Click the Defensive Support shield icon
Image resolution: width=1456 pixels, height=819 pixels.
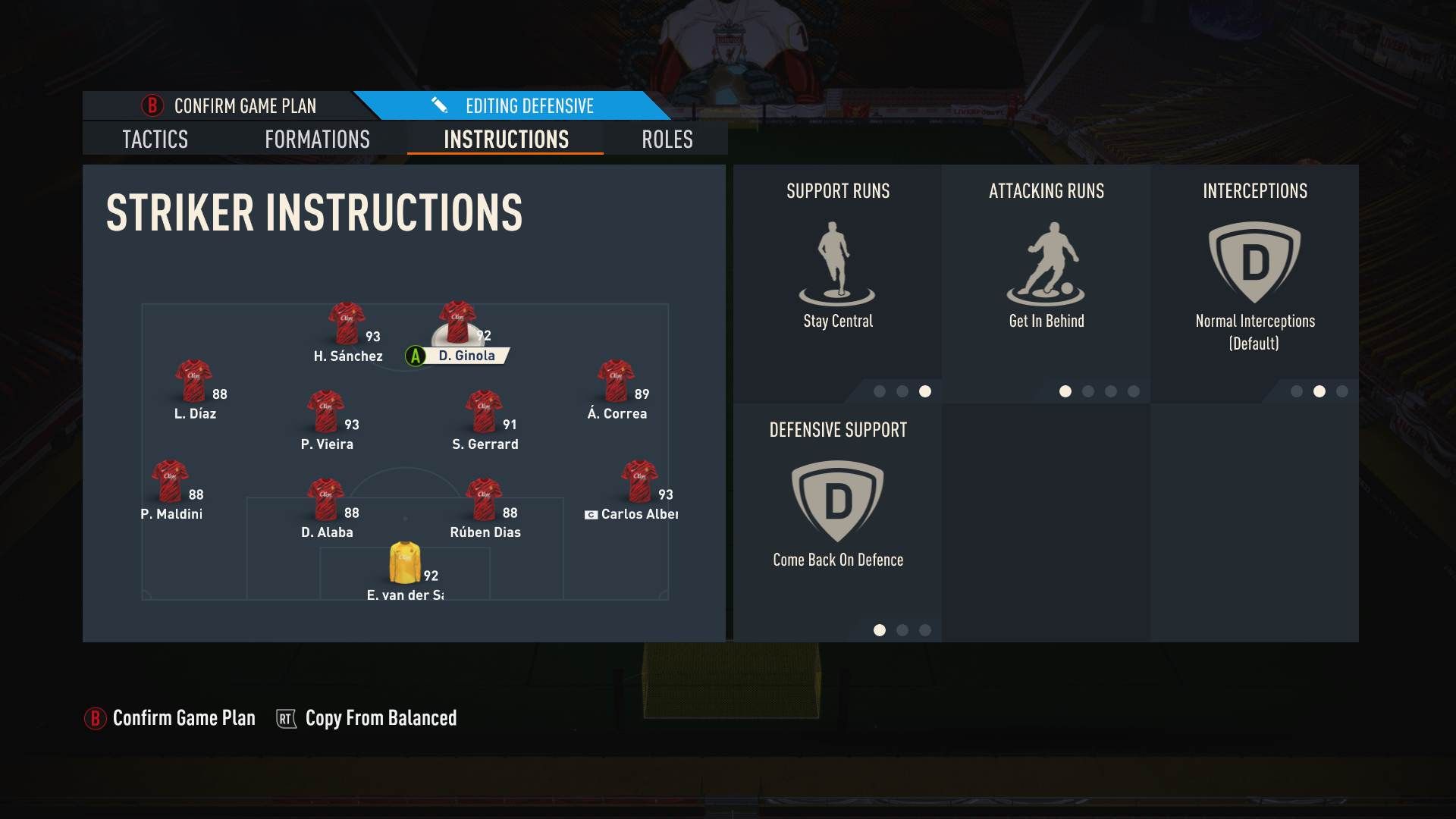[837, 500]
